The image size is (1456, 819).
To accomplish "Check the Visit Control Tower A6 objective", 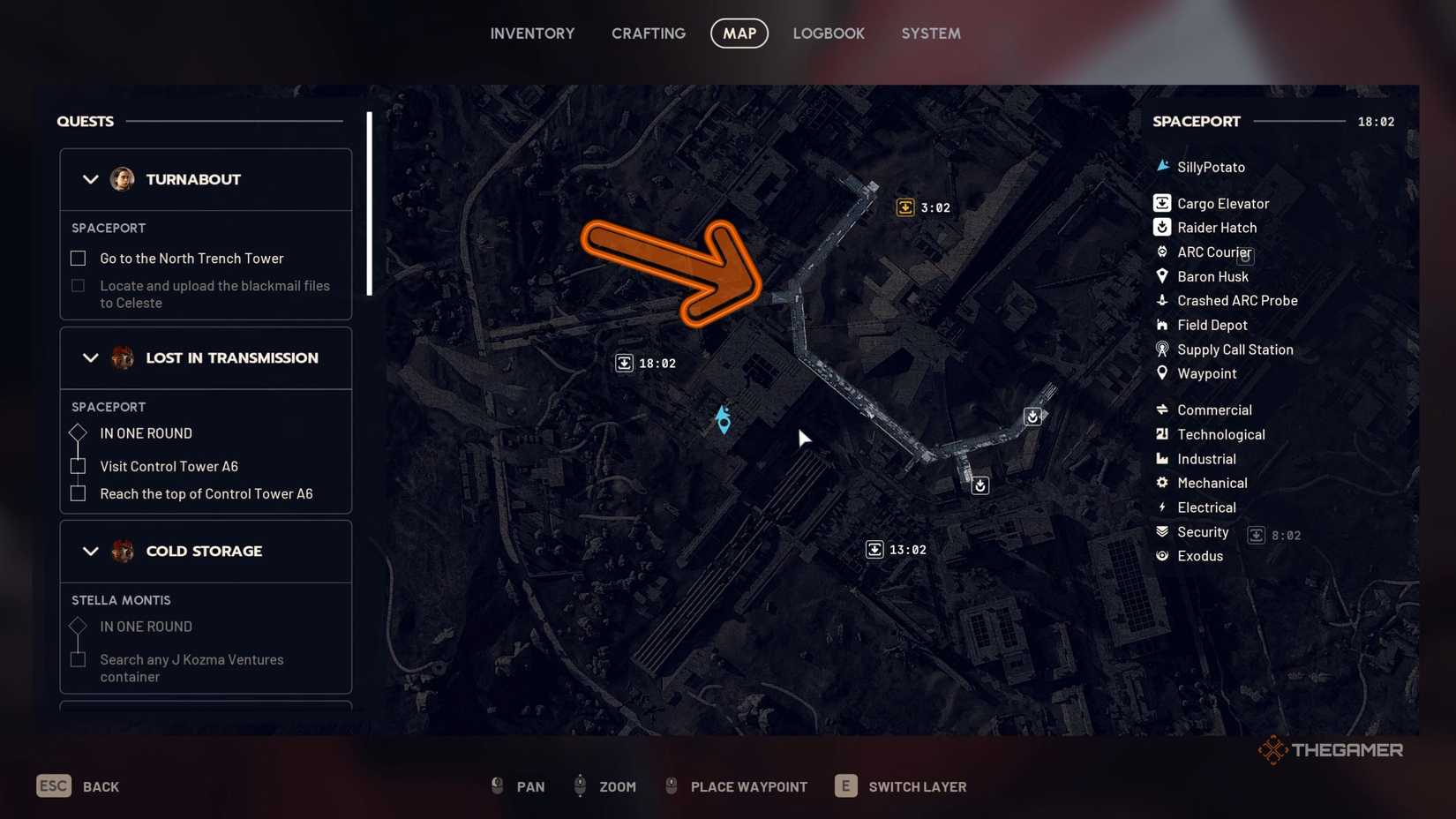I will (x=78, y=466).
